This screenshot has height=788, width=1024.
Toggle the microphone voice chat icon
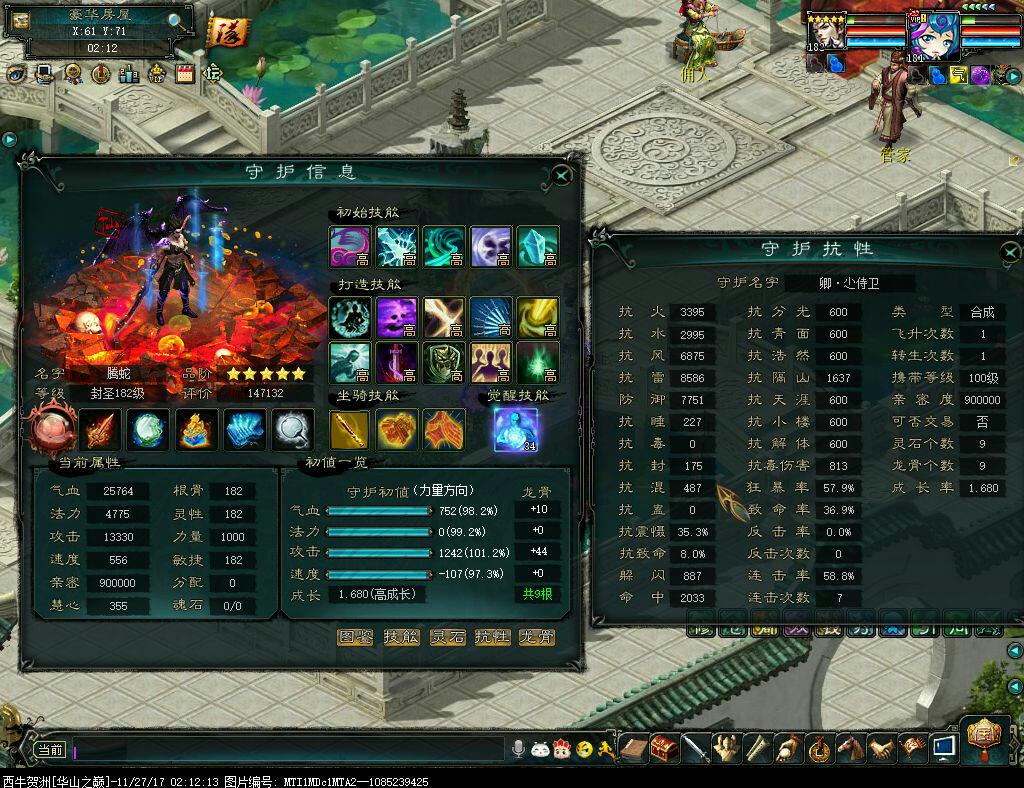[518, 748]
